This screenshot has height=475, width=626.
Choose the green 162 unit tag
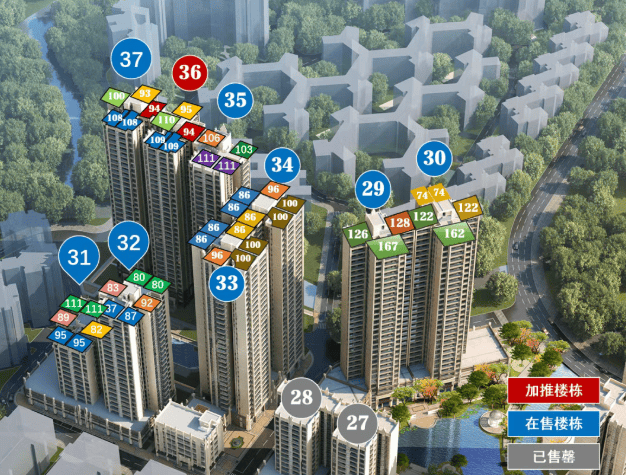[x=453, y=233]
